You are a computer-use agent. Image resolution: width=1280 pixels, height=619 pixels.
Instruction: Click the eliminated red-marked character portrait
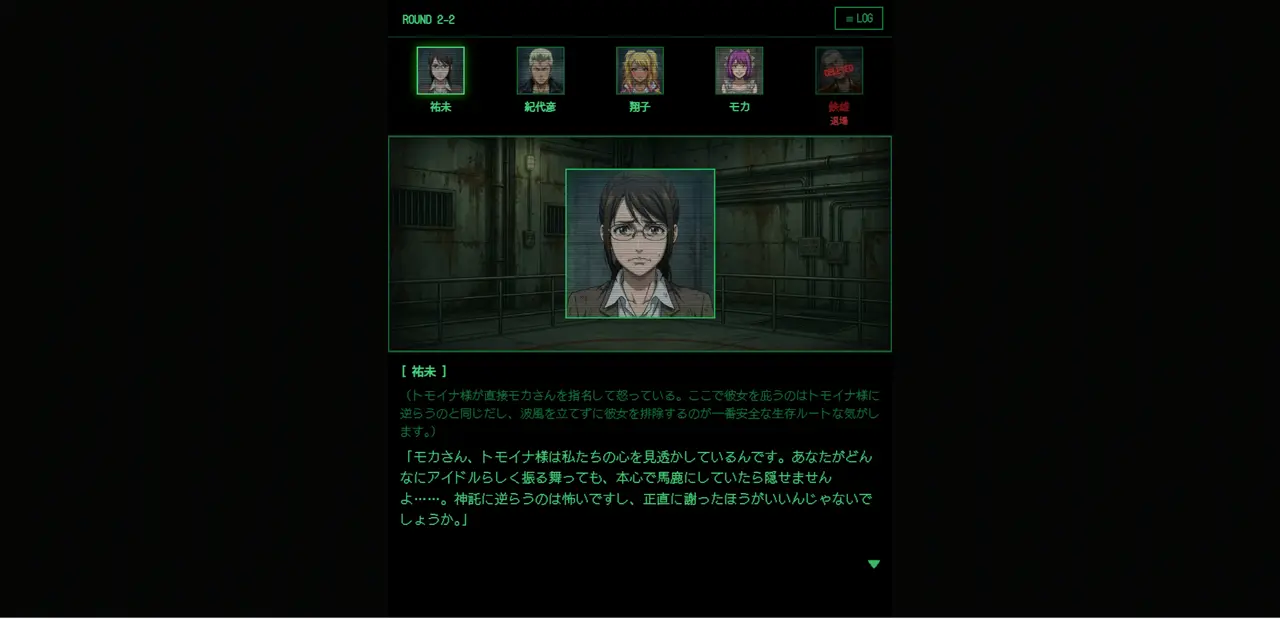(x=839, y=71)
